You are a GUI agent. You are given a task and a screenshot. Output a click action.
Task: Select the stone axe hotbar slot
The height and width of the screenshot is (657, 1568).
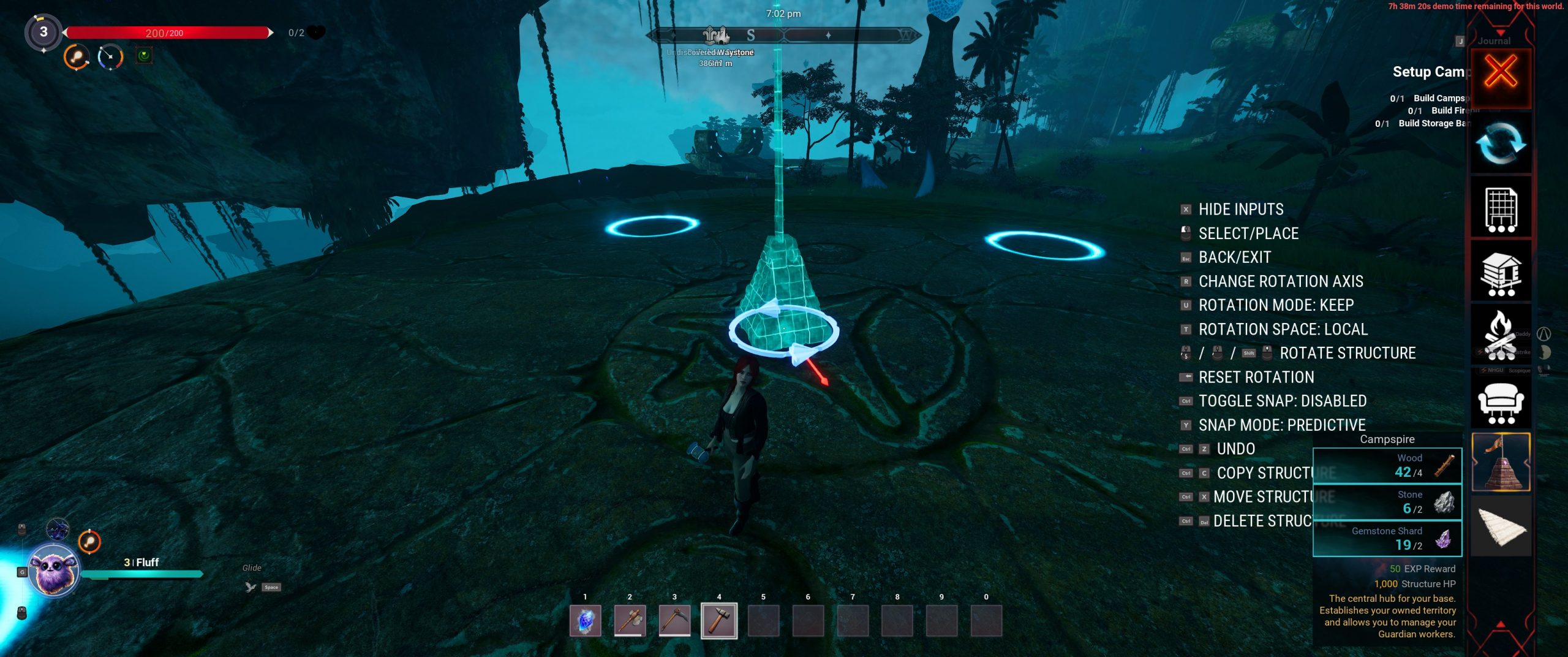click(x=630, y=621)
